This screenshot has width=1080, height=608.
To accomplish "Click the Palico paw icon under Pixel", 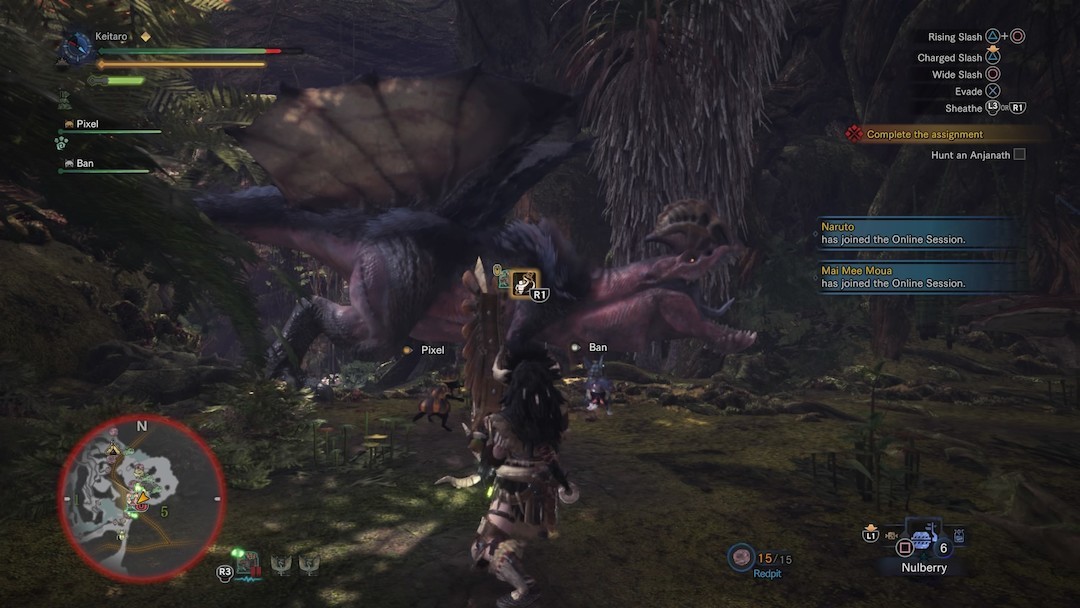I will (x=61, y=143).
